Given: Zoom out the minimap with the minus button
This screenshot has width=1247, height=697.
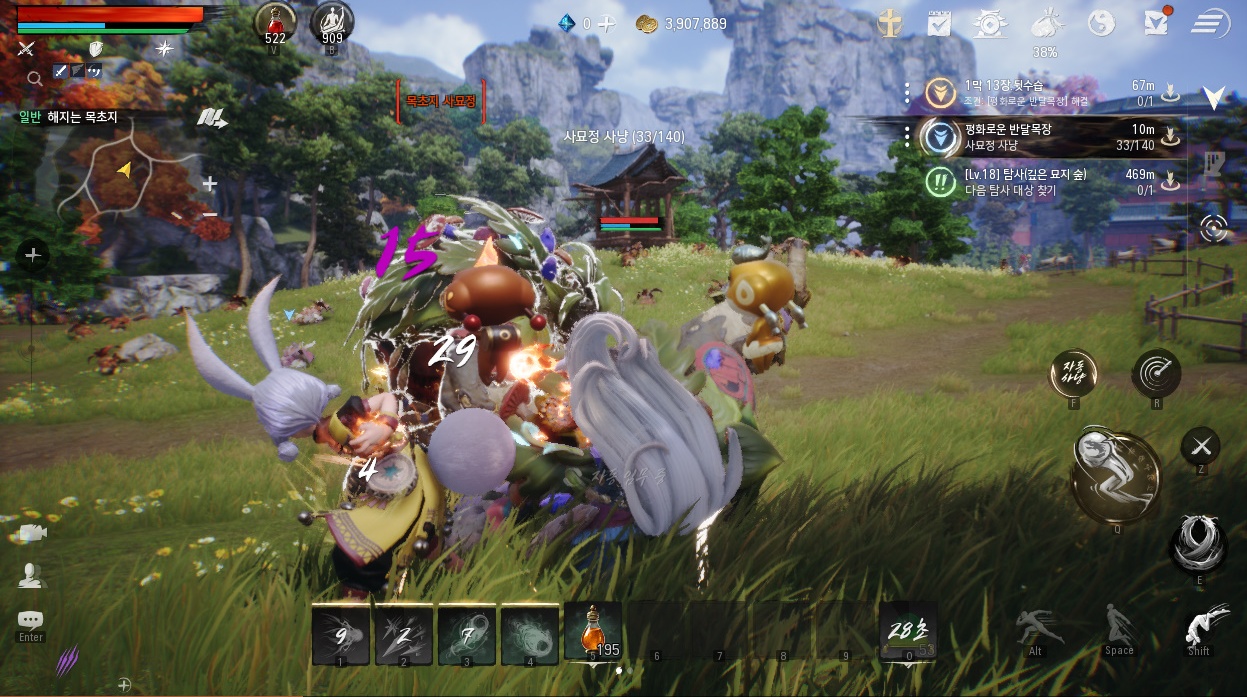Looking at the screenshot, I should click(x=210, y=213).
